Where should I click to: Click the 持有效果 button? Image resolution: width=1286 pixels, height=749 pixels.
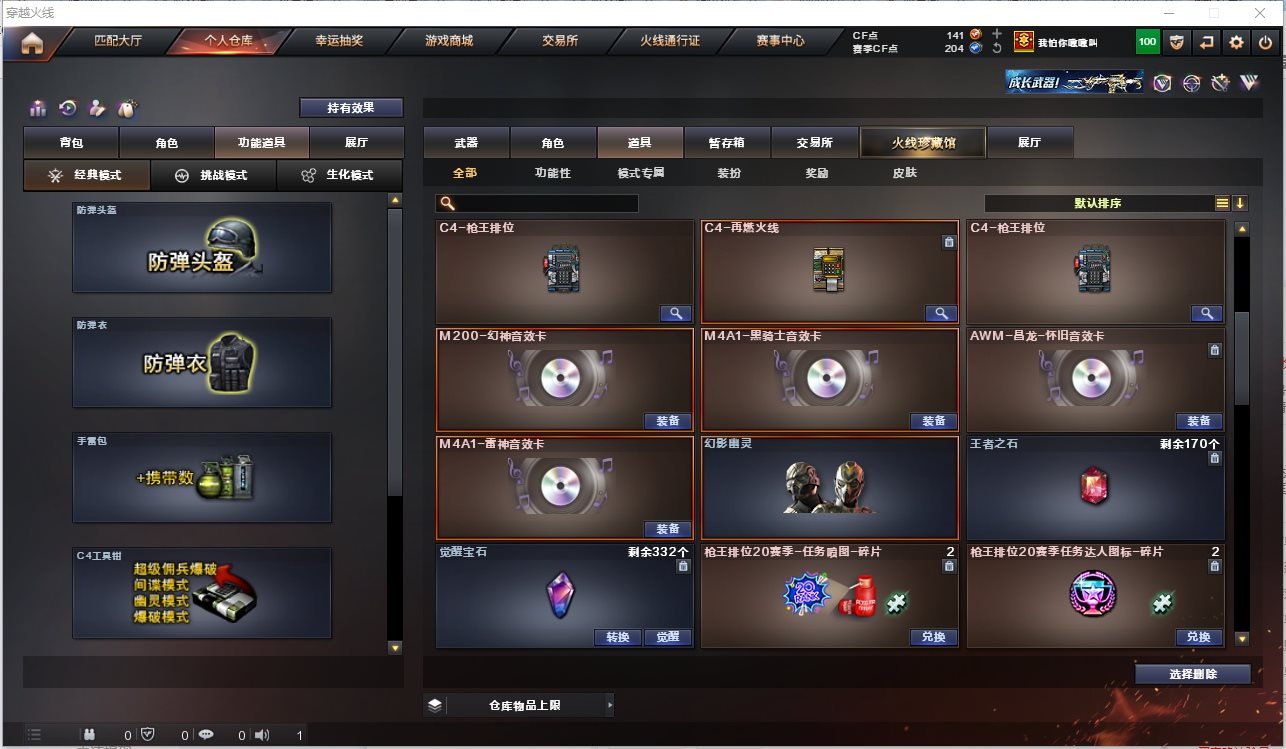(351, 108)
